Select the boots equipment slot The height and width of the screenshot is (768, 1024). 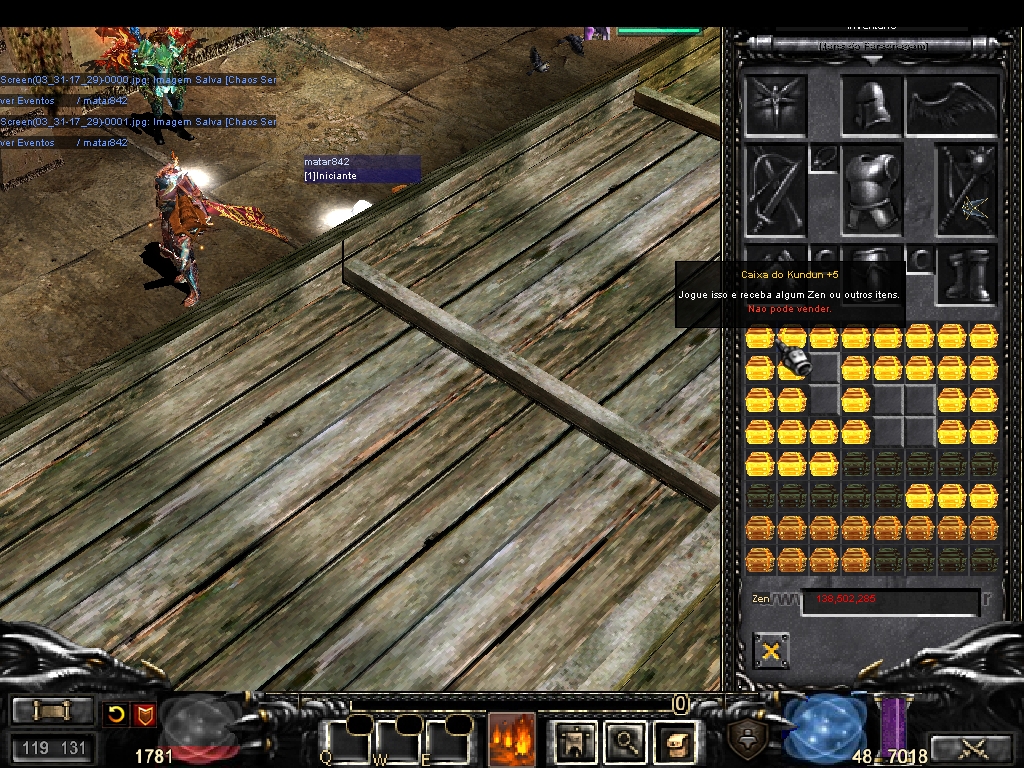[x=967, y=276]
